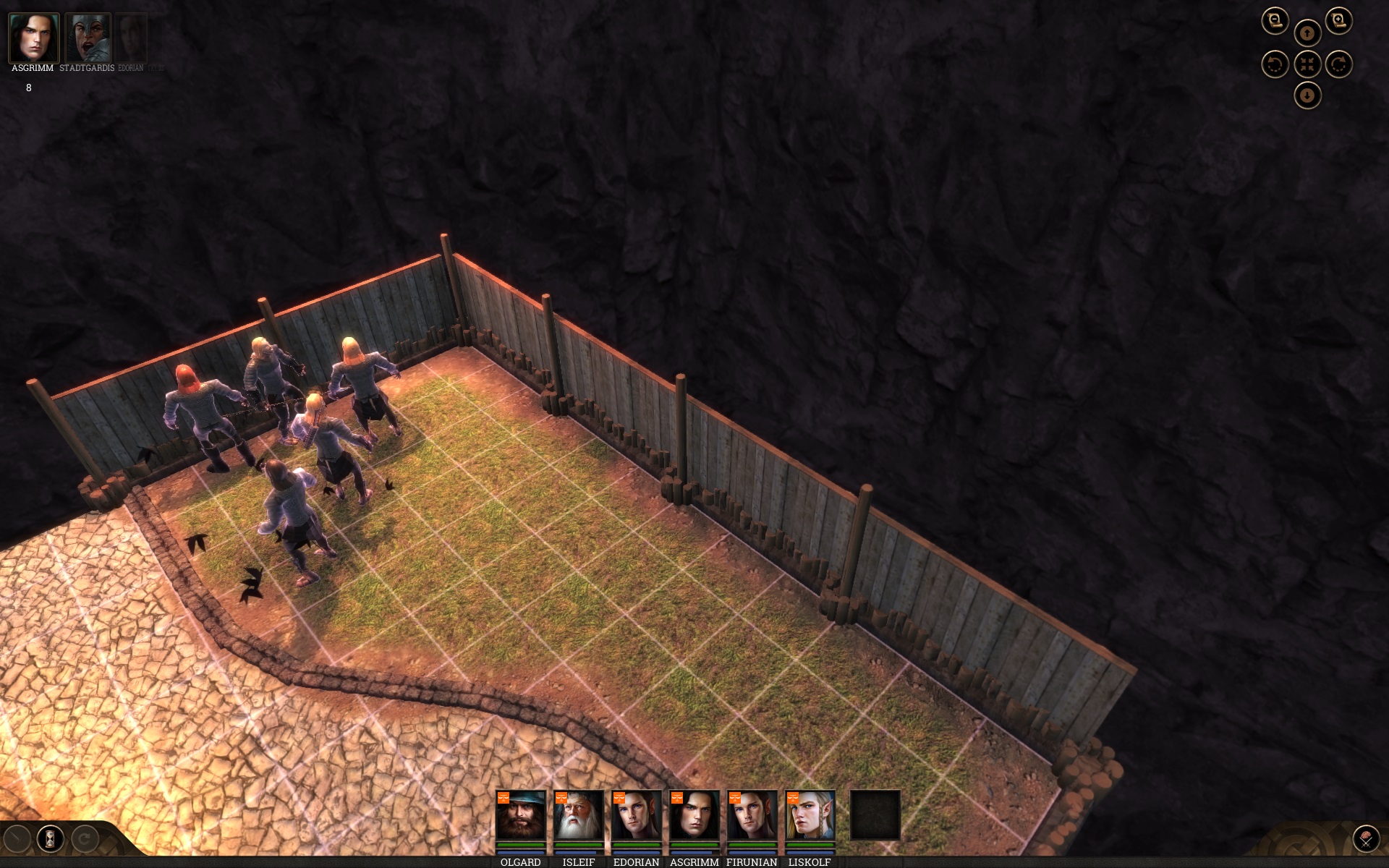
Task: Zoom in with the plus scroll button
Action: (1338, 21)
